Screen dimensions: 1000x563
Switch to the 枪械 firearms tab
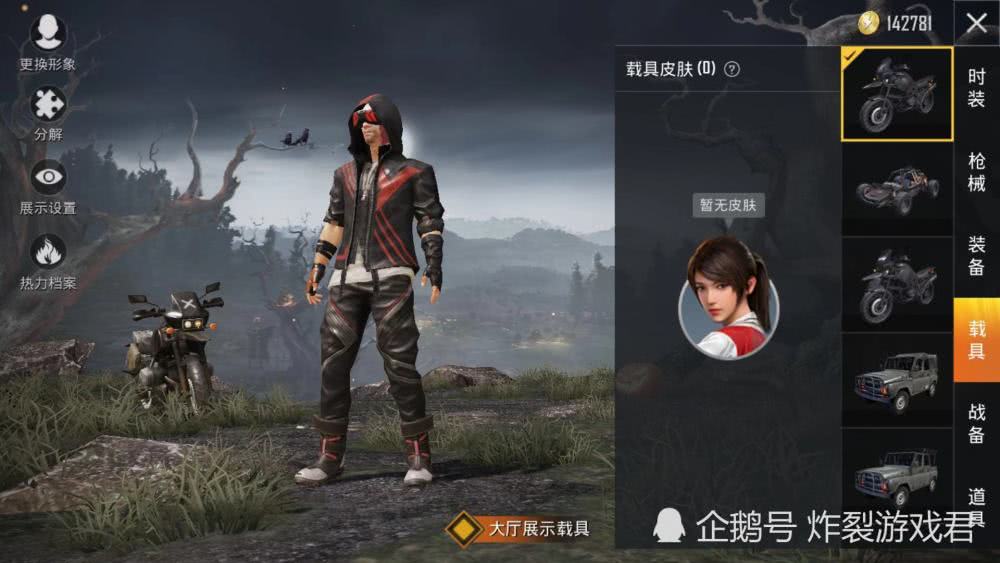click(x=976, y=172)
